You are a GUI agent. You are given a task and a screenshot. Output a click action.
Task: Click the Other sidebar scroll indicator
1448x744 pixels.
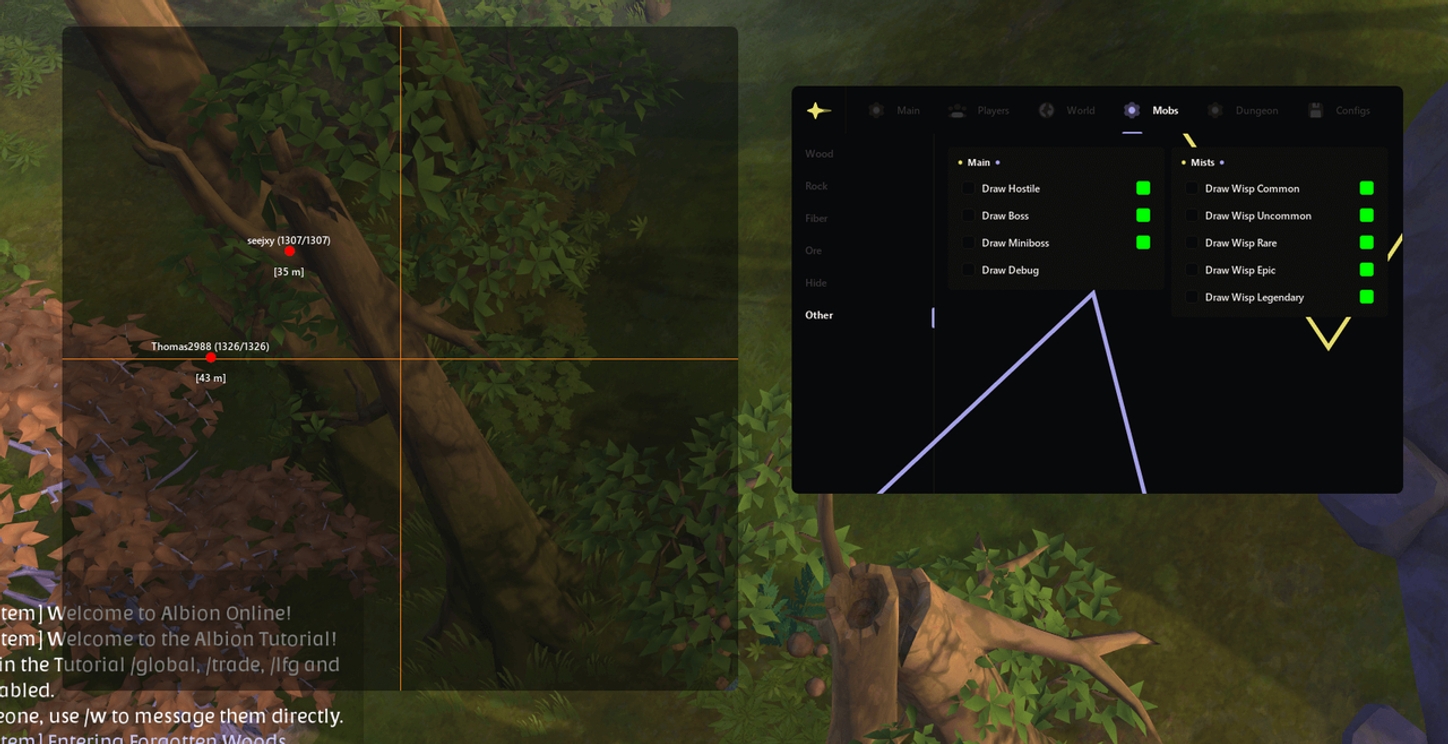click(x=934, y=316)
